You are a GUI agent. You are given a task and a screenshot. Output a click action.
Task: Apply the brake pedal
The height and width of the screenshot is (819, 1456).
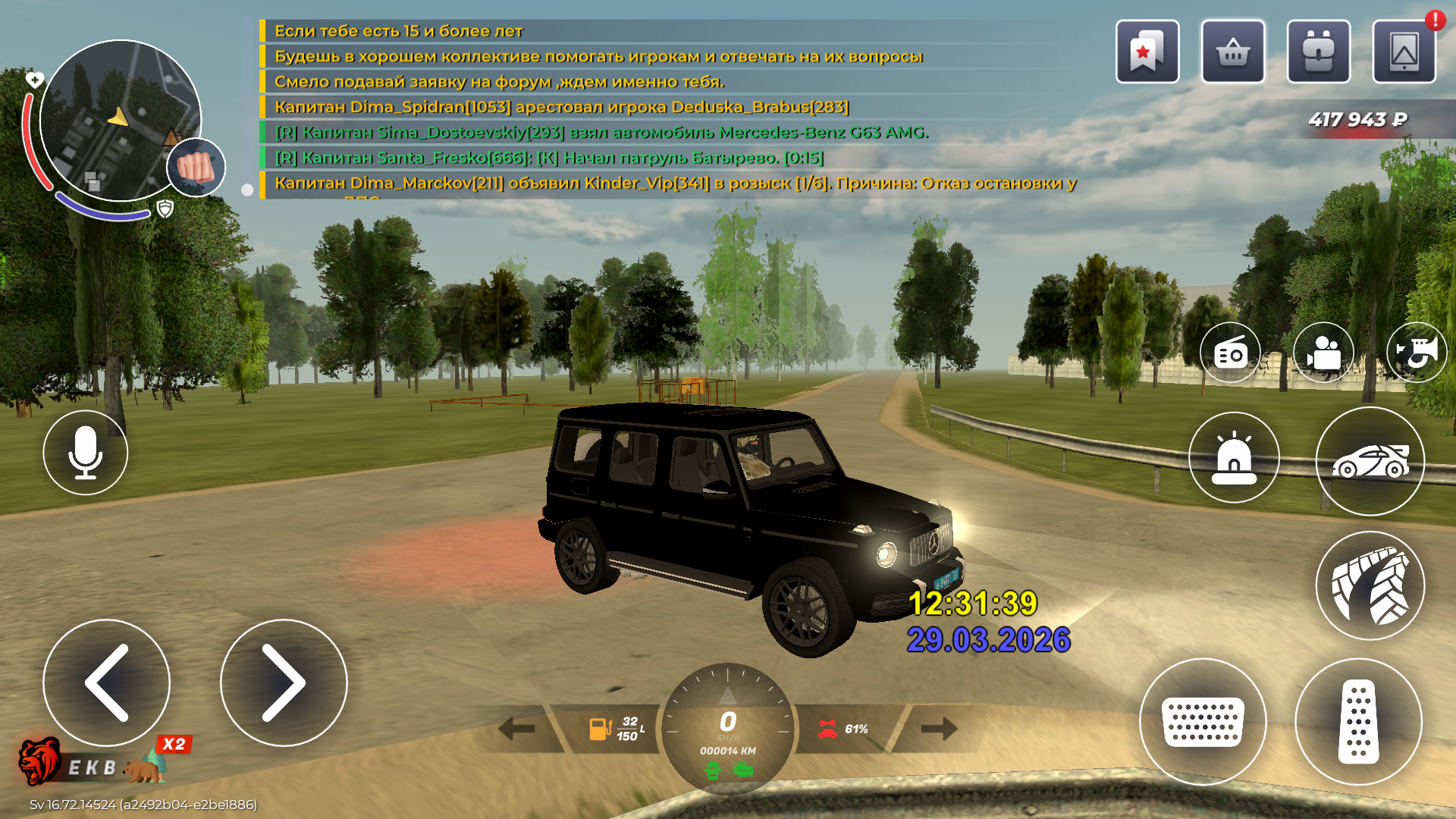1203,721
